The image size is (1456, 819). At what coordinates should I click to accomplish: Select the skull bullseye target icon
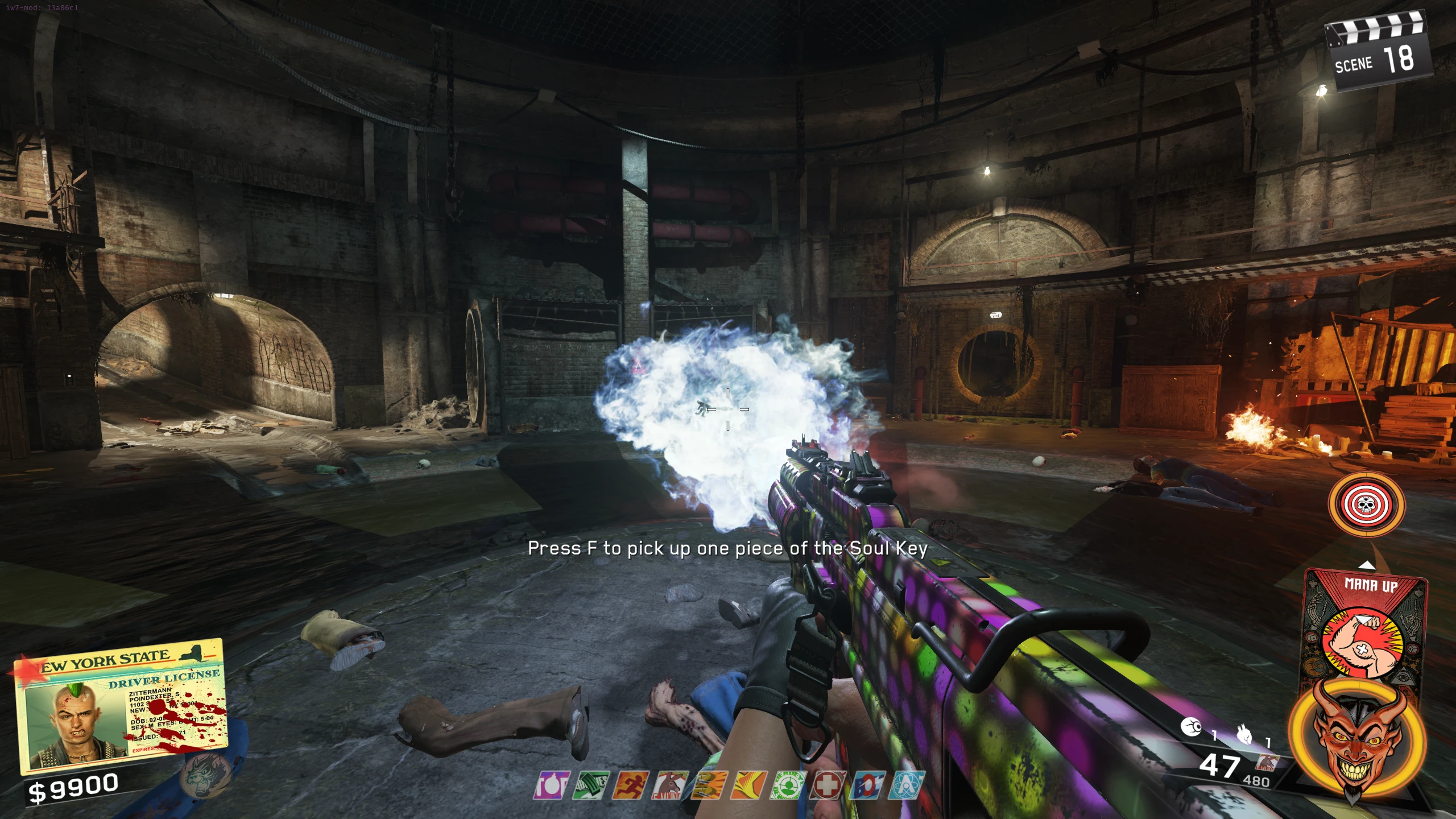tap(1366, 504)
